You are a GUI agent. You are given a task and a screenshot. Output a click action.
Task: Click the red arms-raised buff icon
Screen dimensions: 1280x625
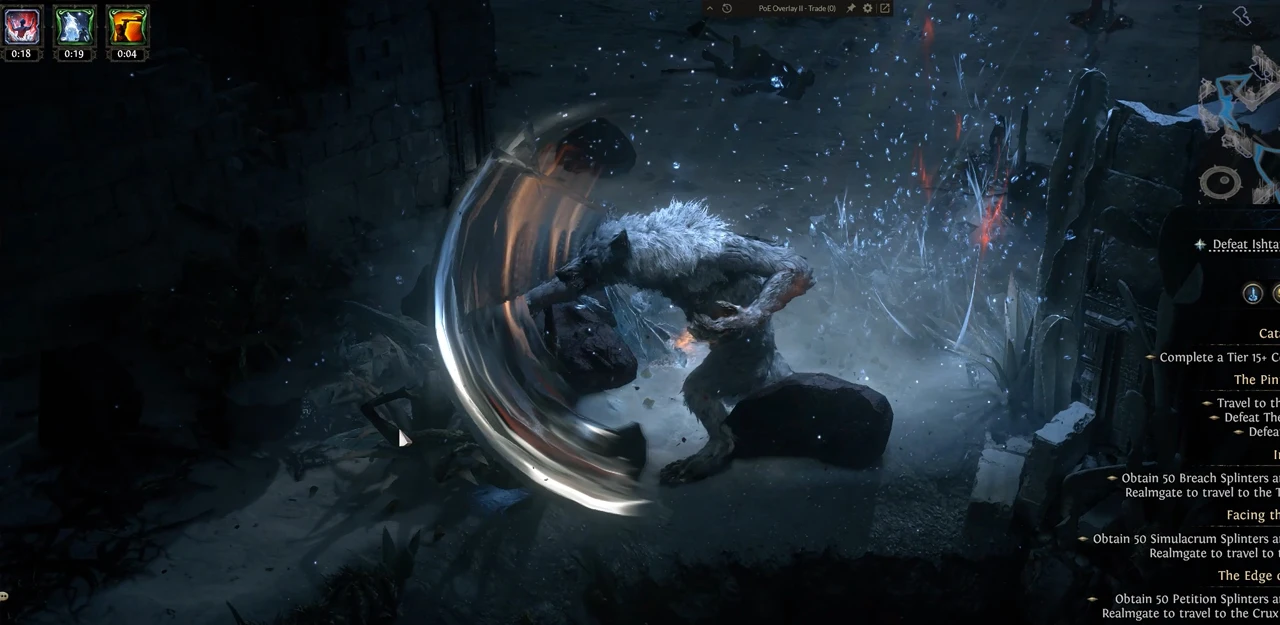(x=21, y=26)
